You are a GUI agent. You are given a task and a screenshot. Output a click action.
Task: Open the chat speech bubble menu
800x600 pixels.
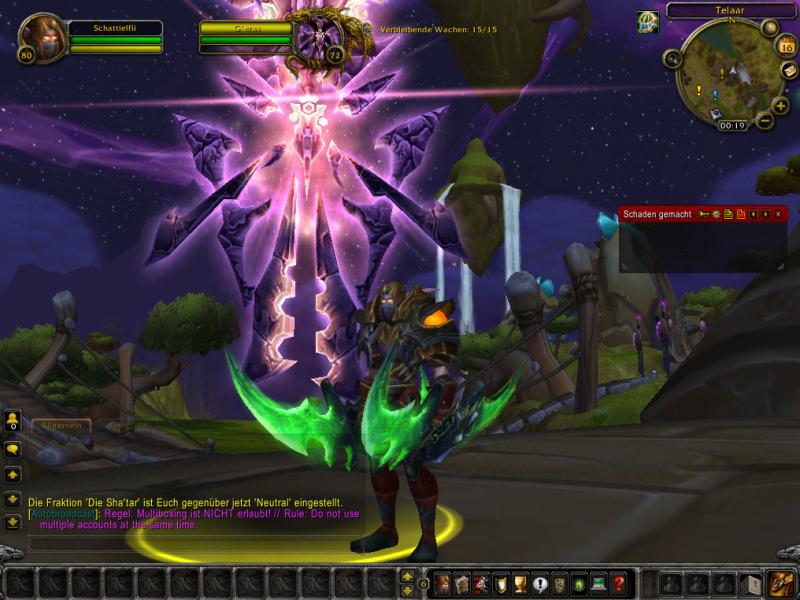(x=13, y=450)
